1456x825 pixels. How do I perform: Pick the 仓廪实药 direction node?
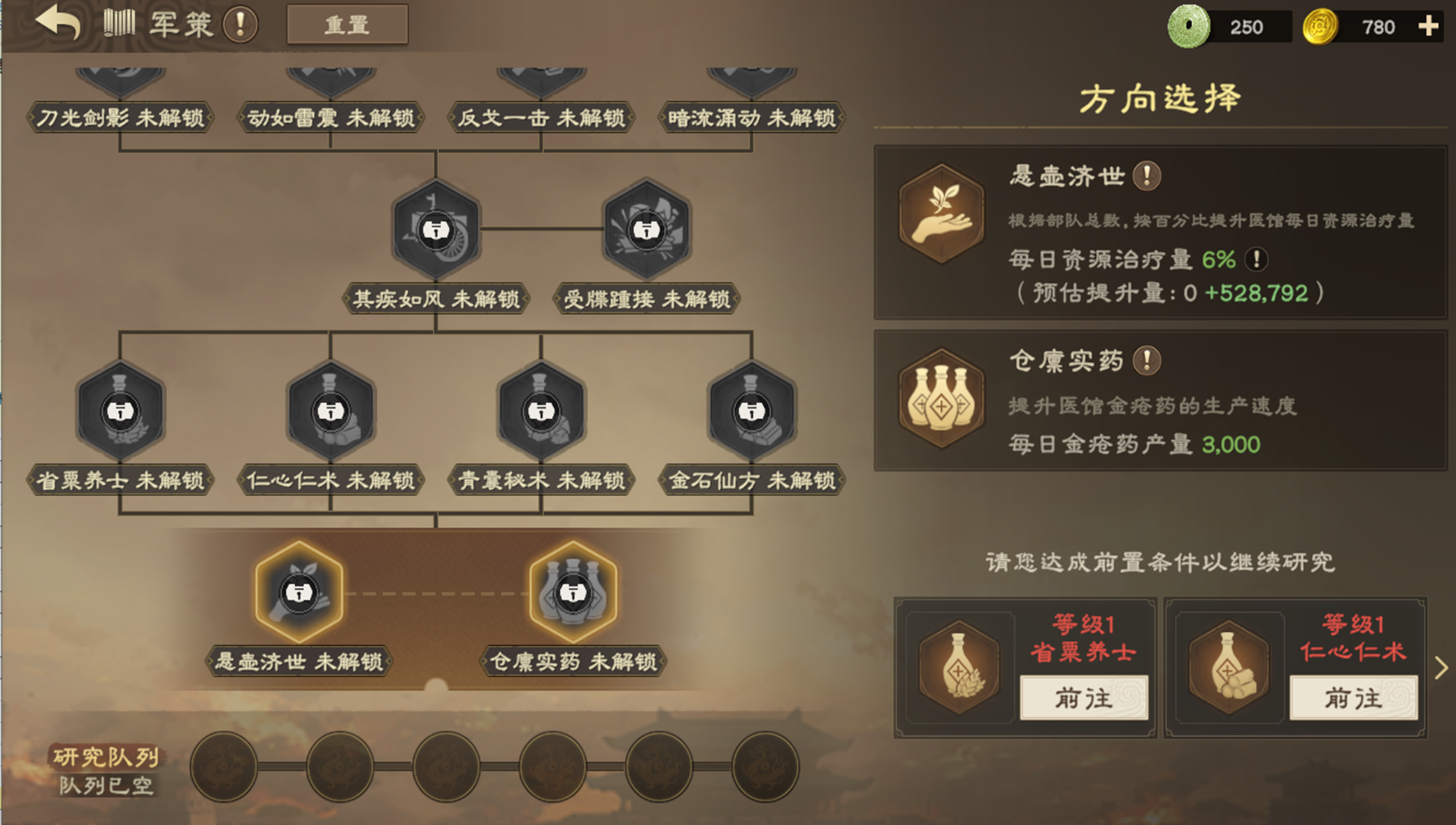573,592
